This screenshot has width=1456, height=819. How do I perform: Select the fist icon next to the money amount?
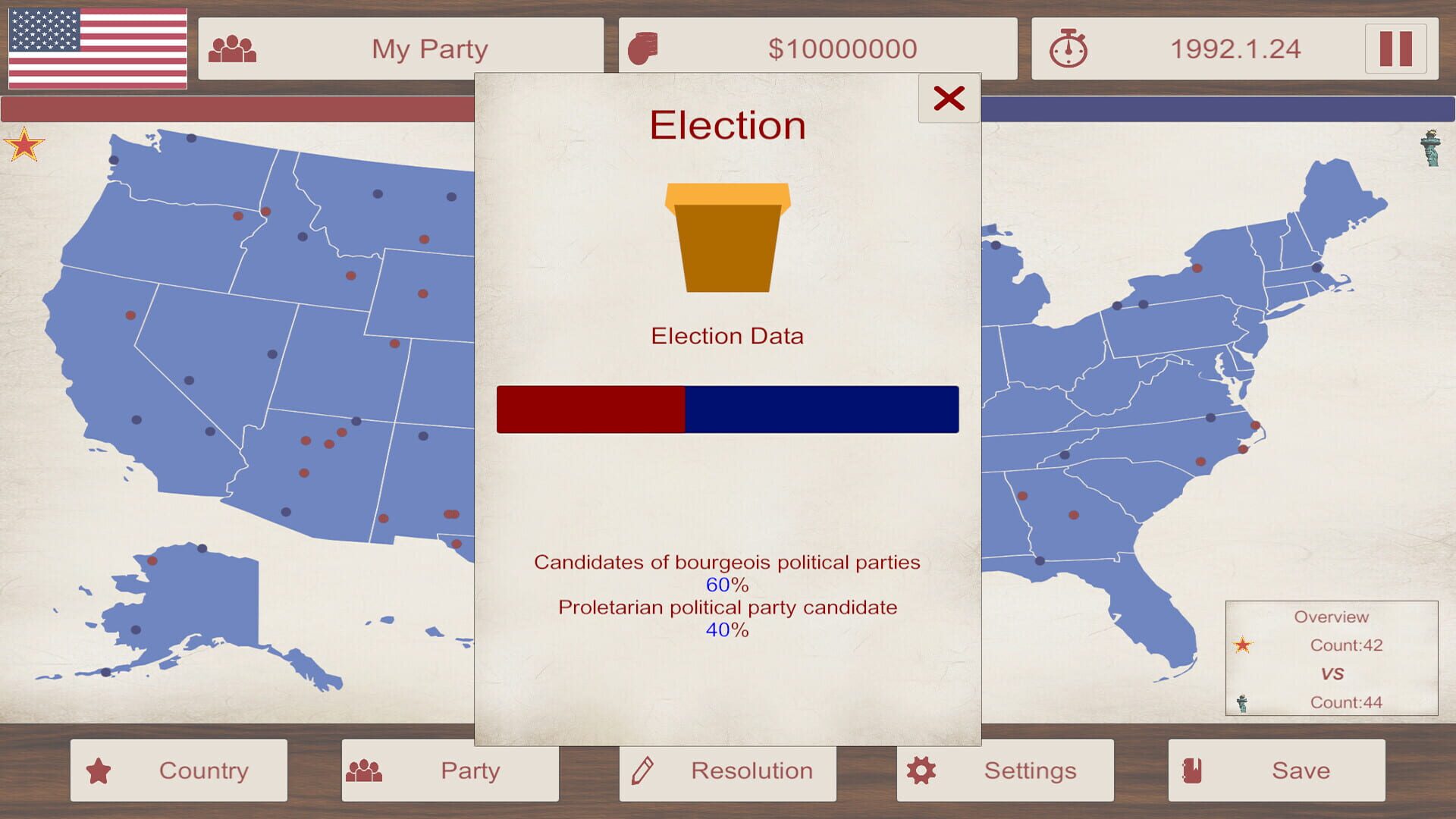(x=644, y=48)
